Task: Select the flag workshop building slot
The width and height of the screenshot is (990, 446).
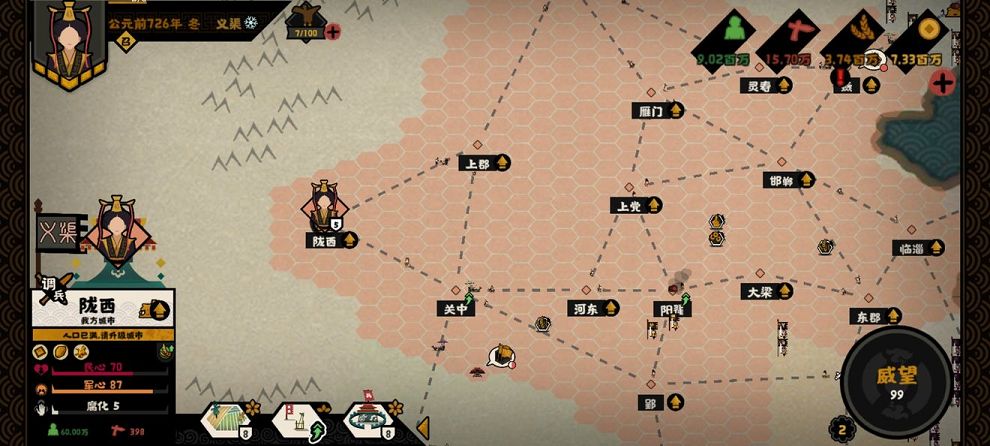Action: coord(295,420)
